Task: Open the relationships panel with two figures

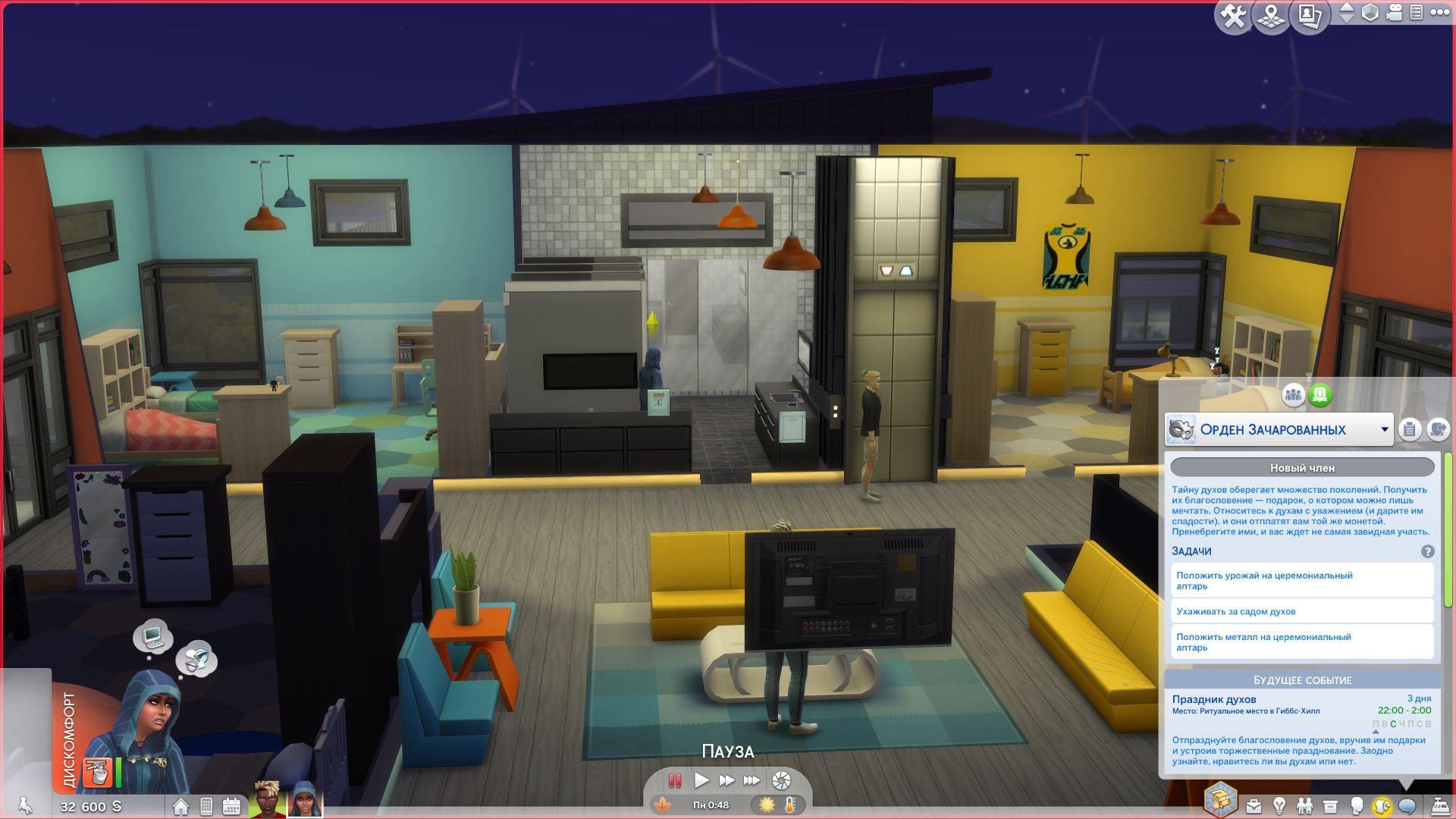Action: point(1304,805)
